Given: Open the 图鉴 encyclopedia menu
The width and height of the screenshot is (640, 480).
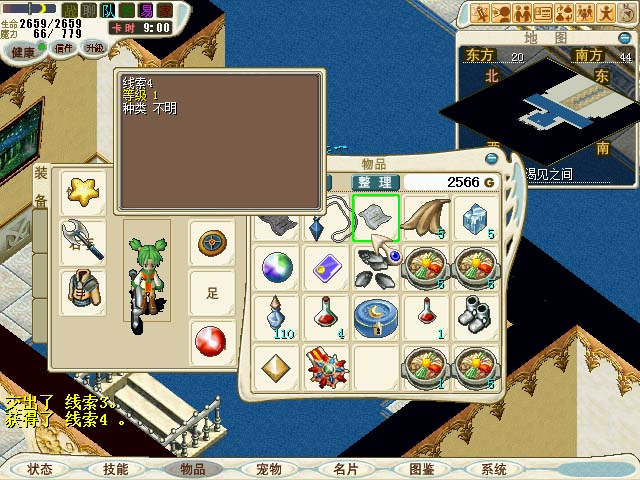Looking at the screenshot, I should pyautogui.click(x=421, y=468).
